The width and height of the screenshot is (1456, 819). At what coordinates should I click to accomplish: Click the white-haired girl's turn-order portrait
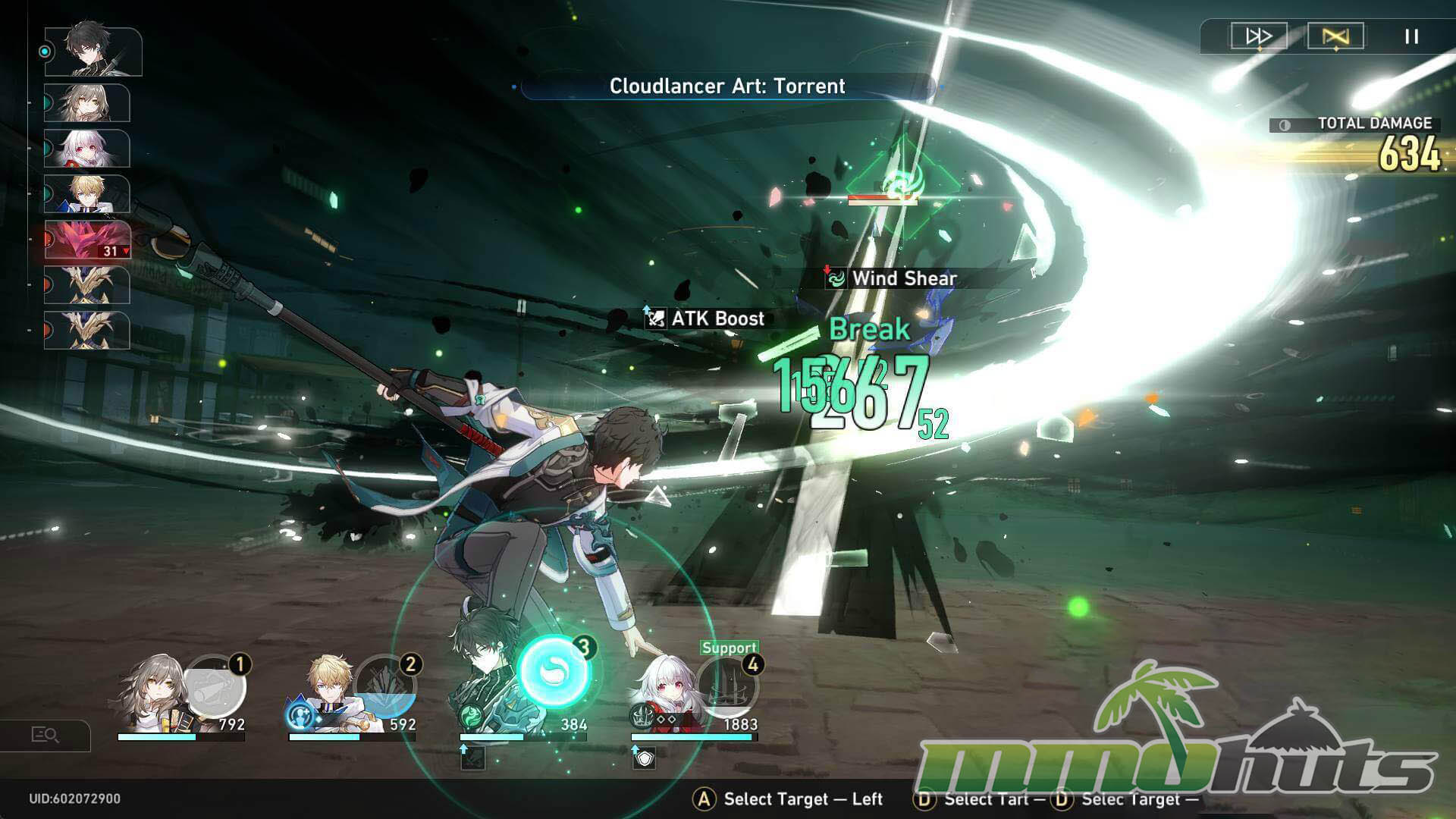(x=87, y=148)
